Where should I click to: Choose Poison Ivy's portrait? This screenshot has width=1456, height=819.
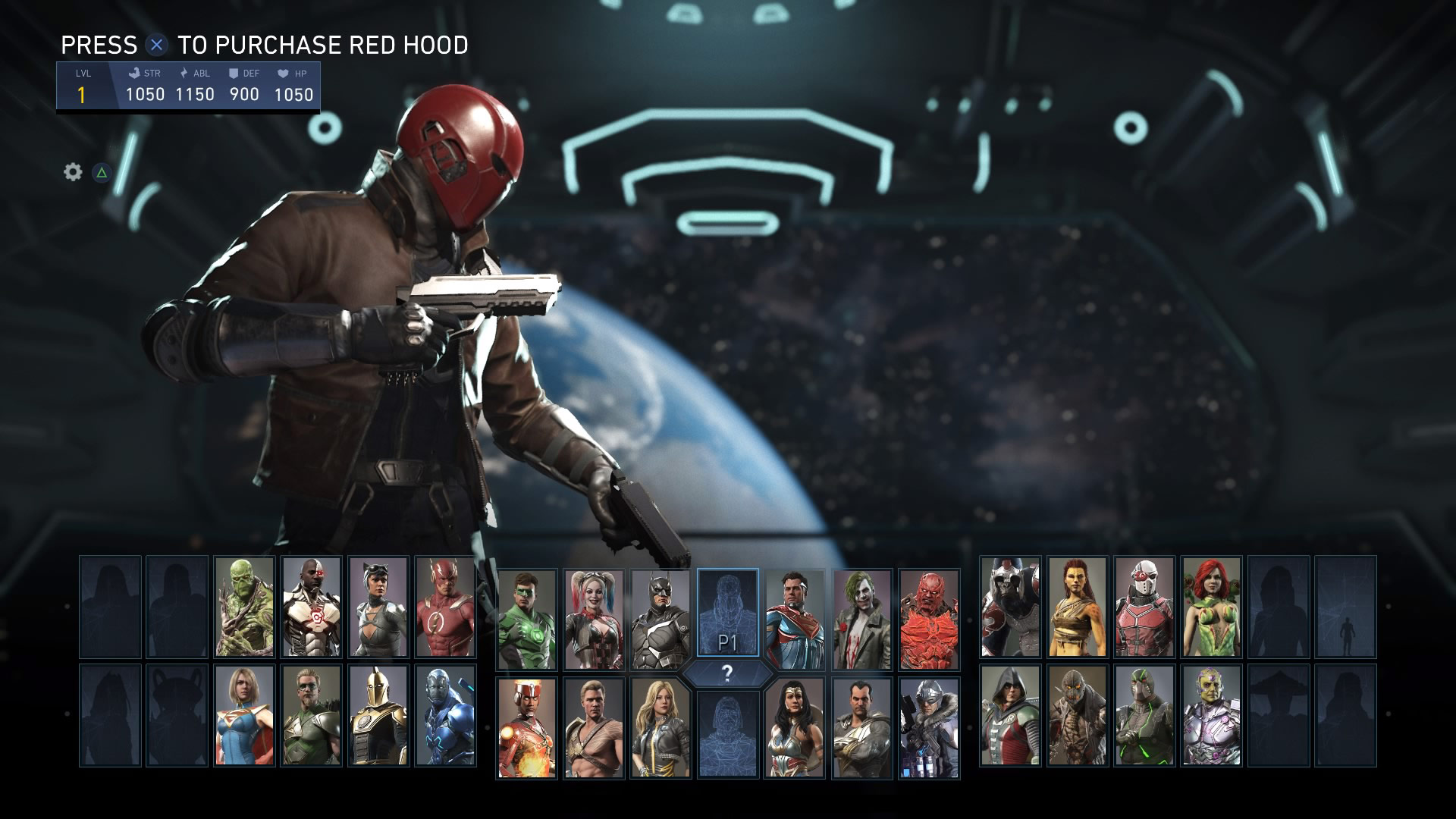tap(1211, 607)
